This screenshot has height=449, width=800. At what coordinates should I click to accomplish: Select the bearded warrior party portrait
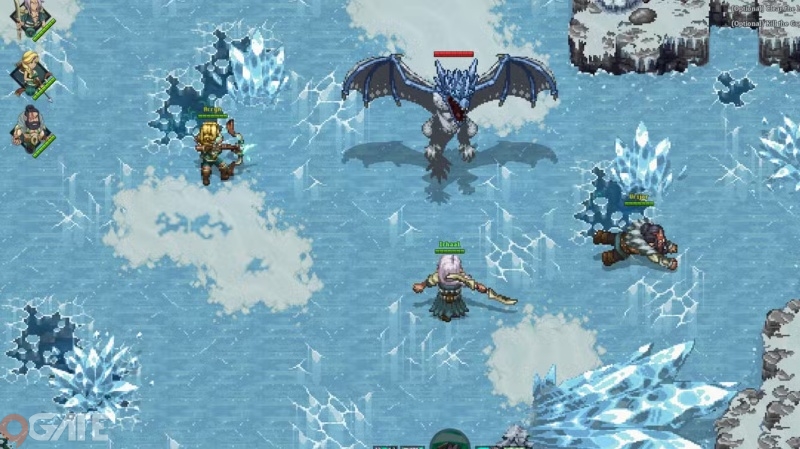(x=30, y=128)
